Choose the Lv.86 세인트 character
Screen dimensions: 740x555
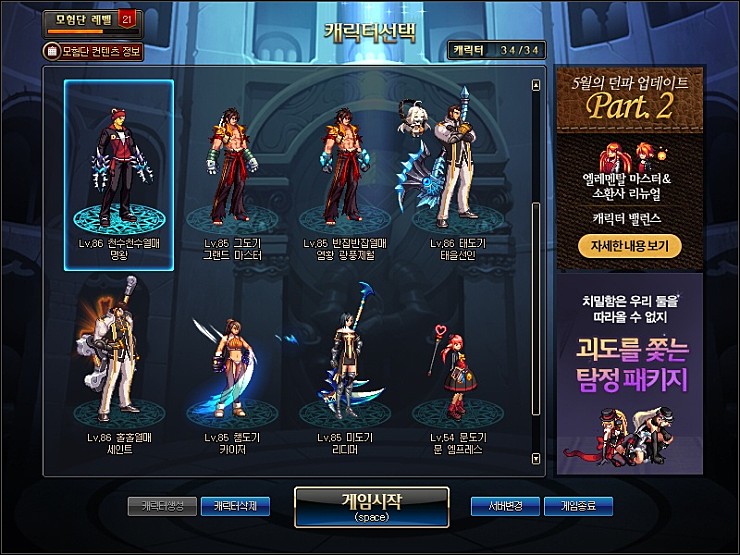point(119,368)
